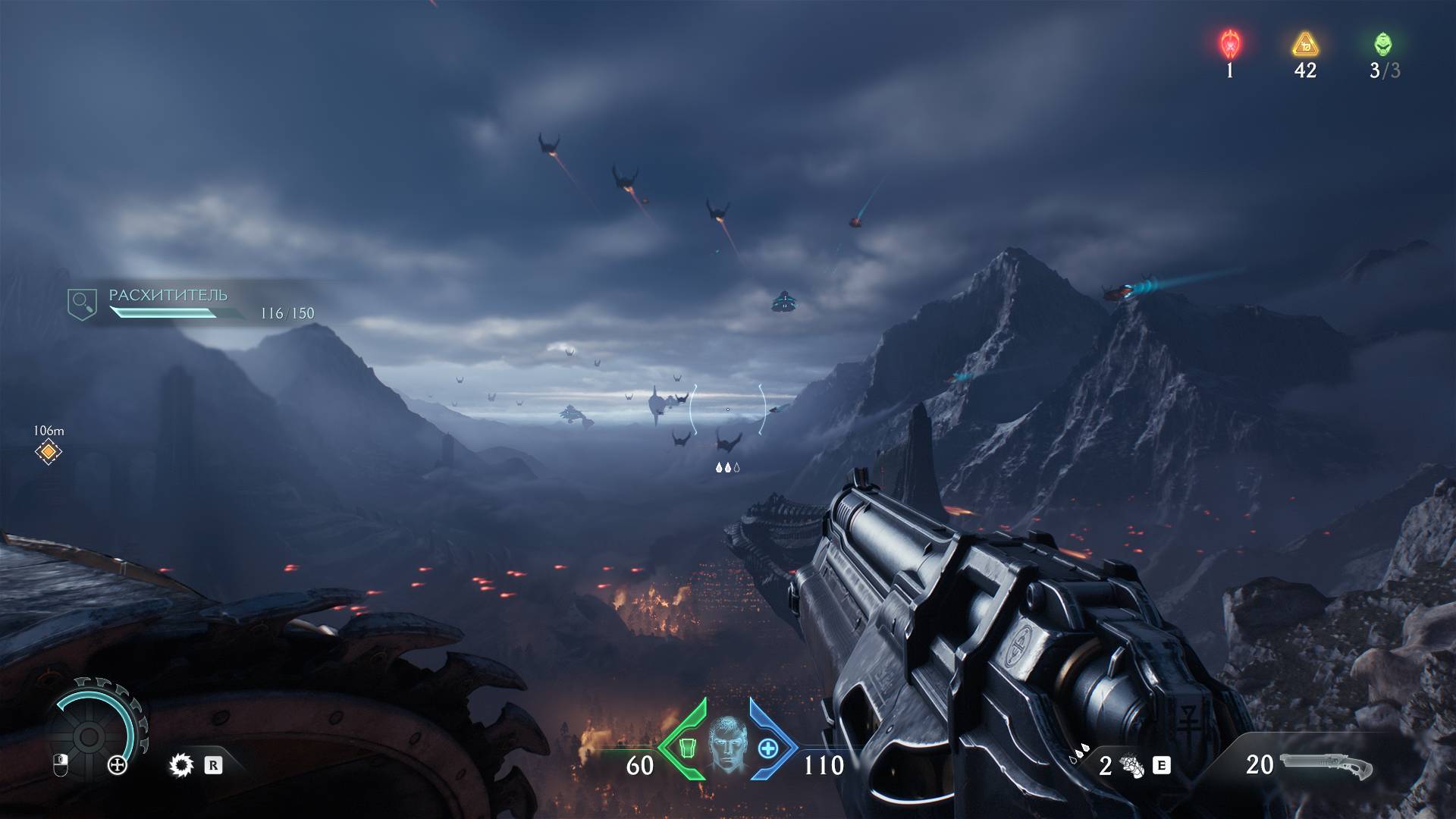Click the circled cross icon under the shield gauge
Viewport: 1456px width, 819px height.
tap(118, 766)
